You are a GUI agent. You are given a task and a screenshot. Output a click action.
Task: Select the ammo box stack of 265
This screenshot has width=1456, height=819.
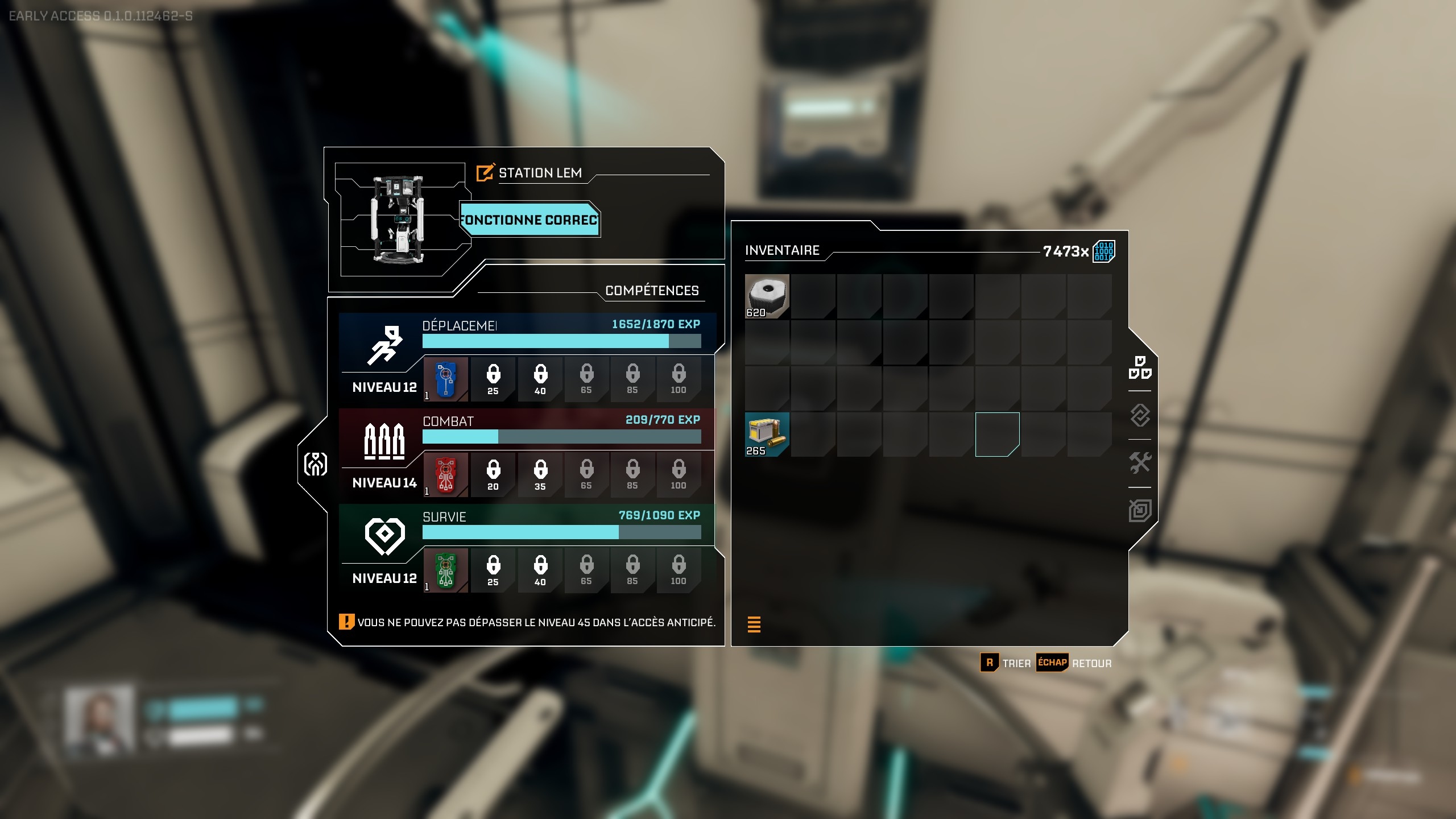tap(767, 435)
